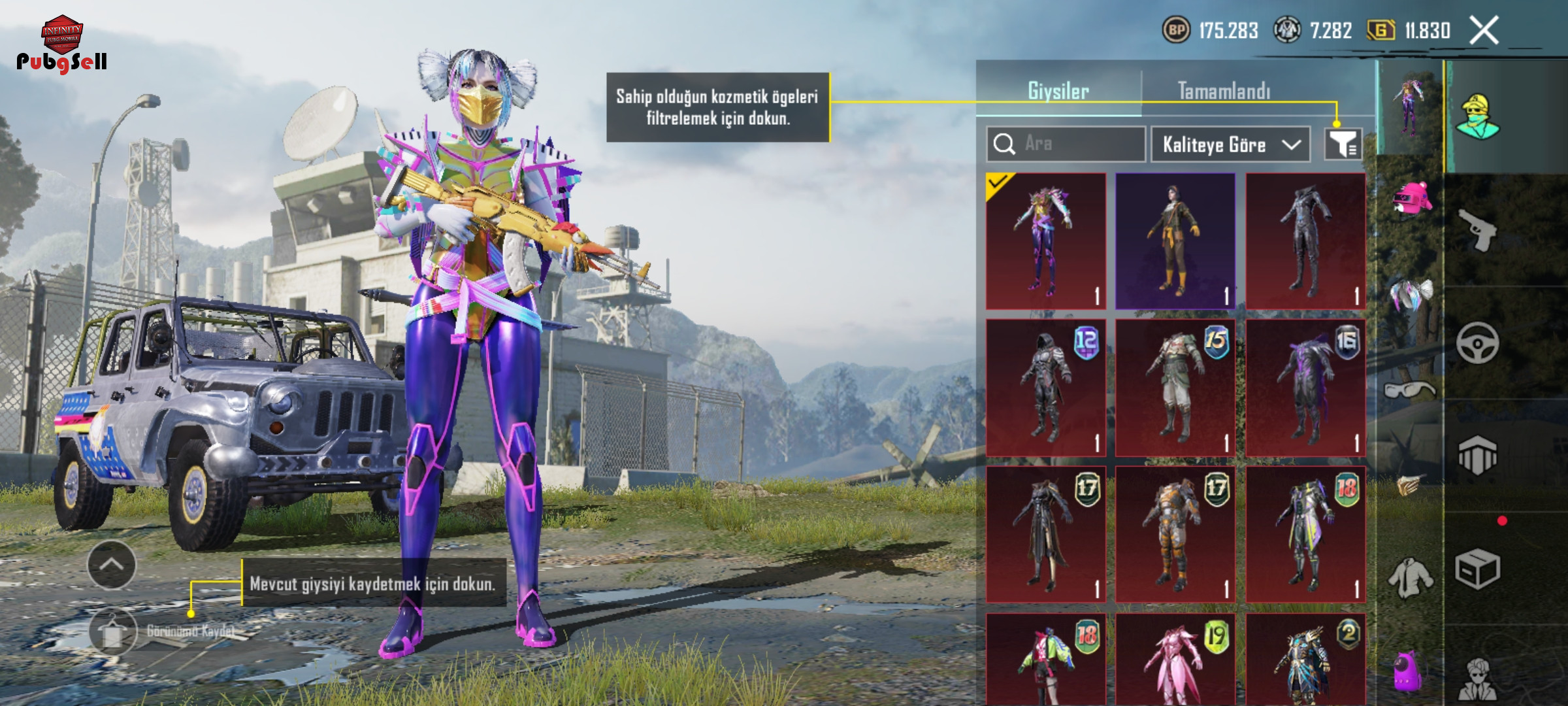Open the Kaliteye Göre sort dropdown
This screenshot has width=1568, height=706.
pos(1230,144)
